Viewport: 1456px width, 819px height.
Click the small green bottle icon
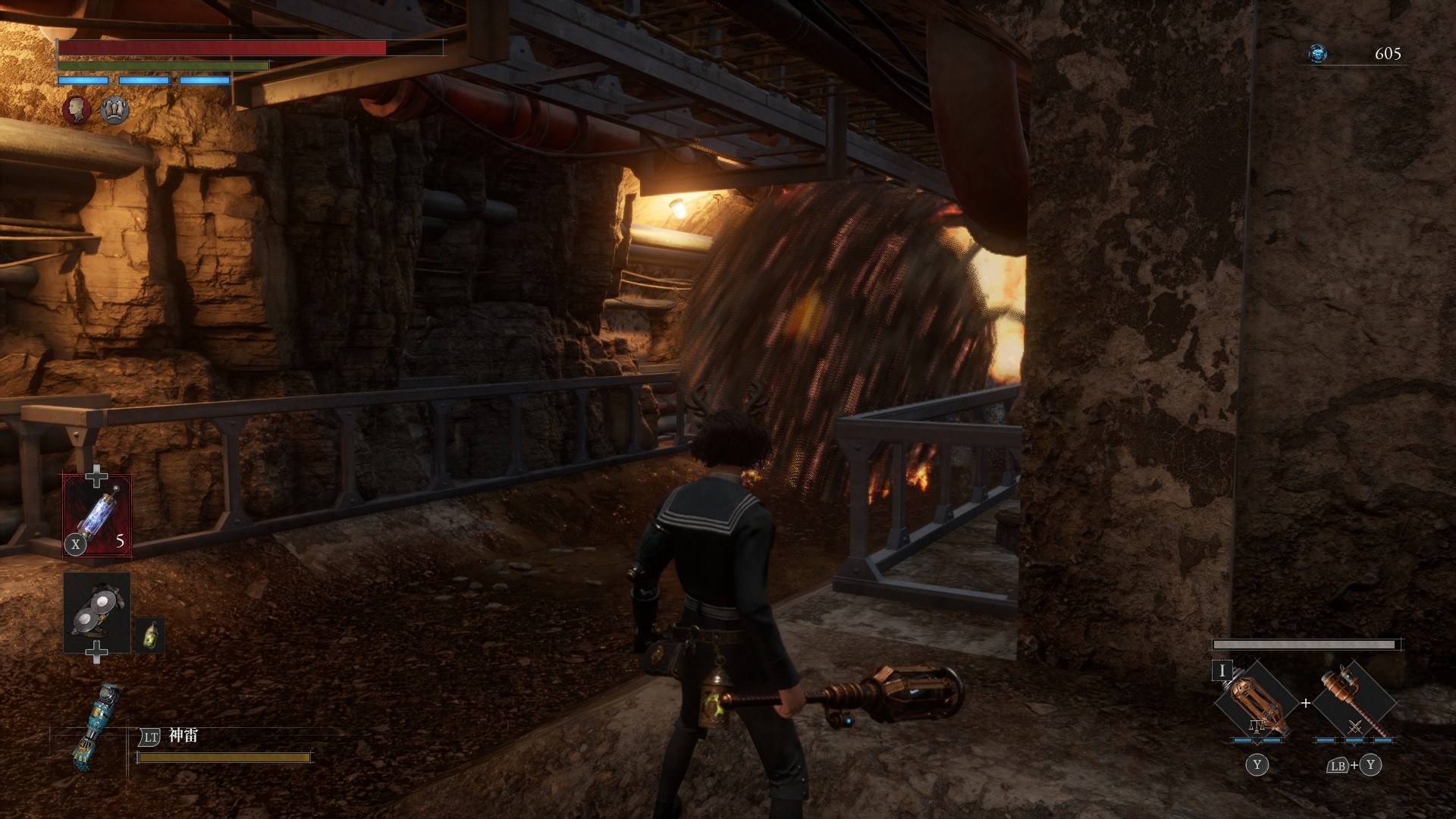(x=150, y=635)
